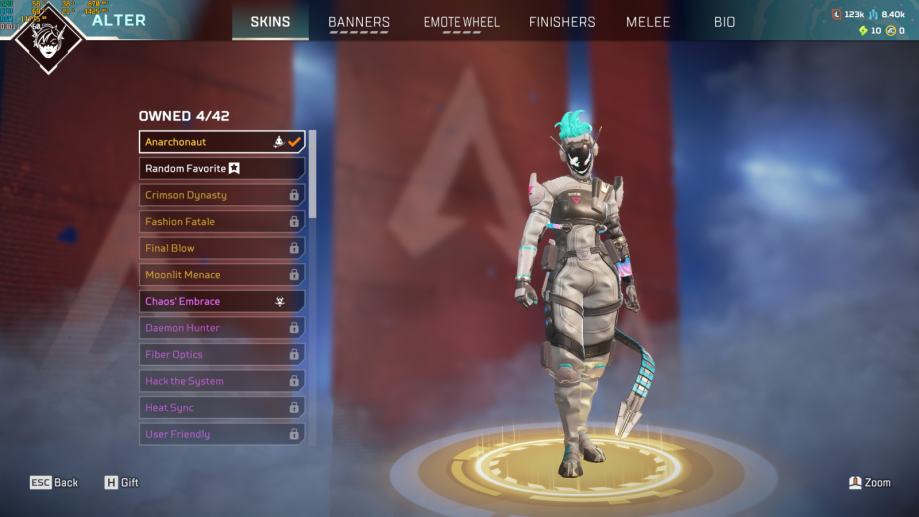View the Bio tab
Screen dimensions: 919x517
[724, 22]
